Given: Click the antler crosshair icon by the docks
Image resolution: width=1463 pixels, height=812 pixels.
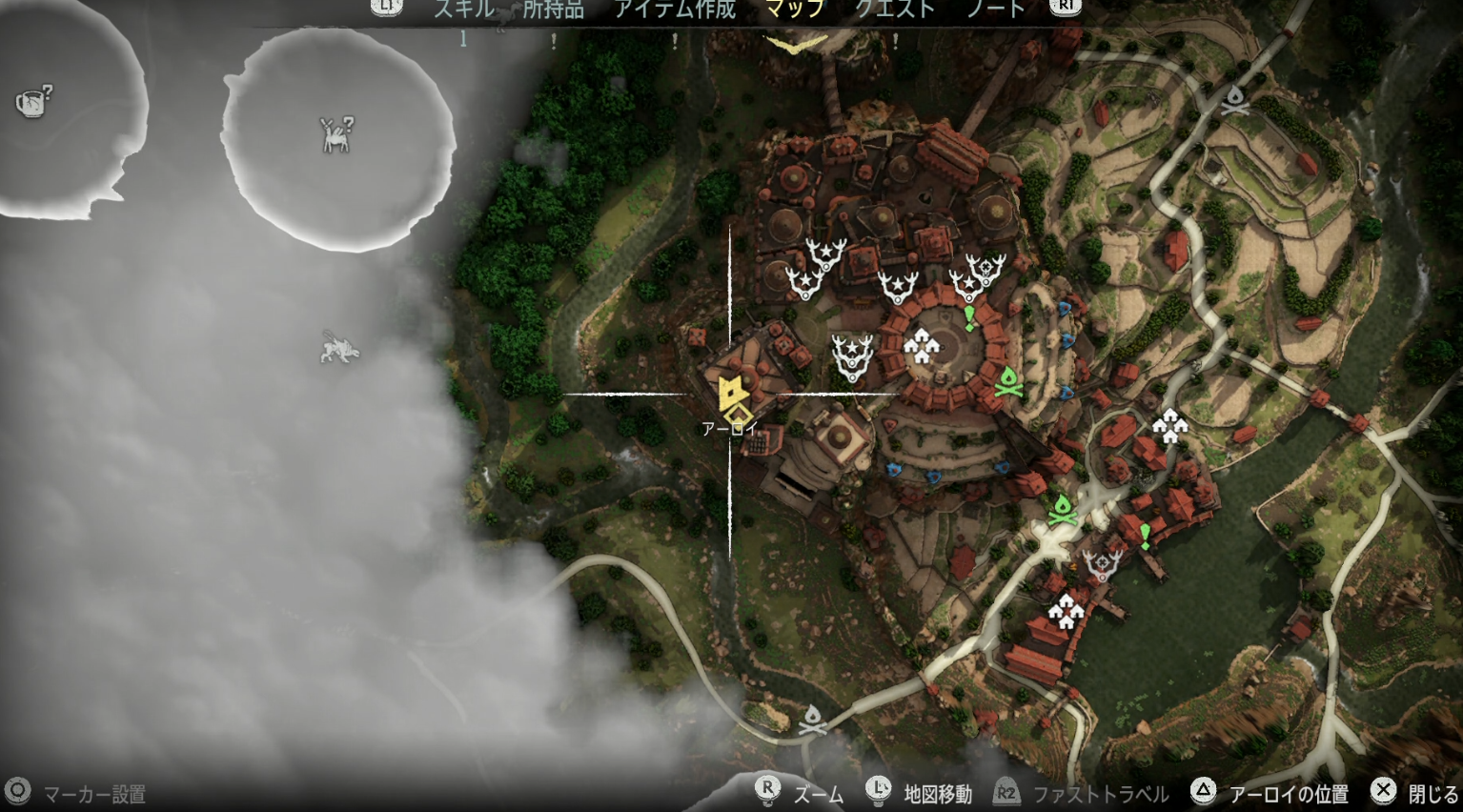Looking at the screenshot, I should pos(1103,566).
